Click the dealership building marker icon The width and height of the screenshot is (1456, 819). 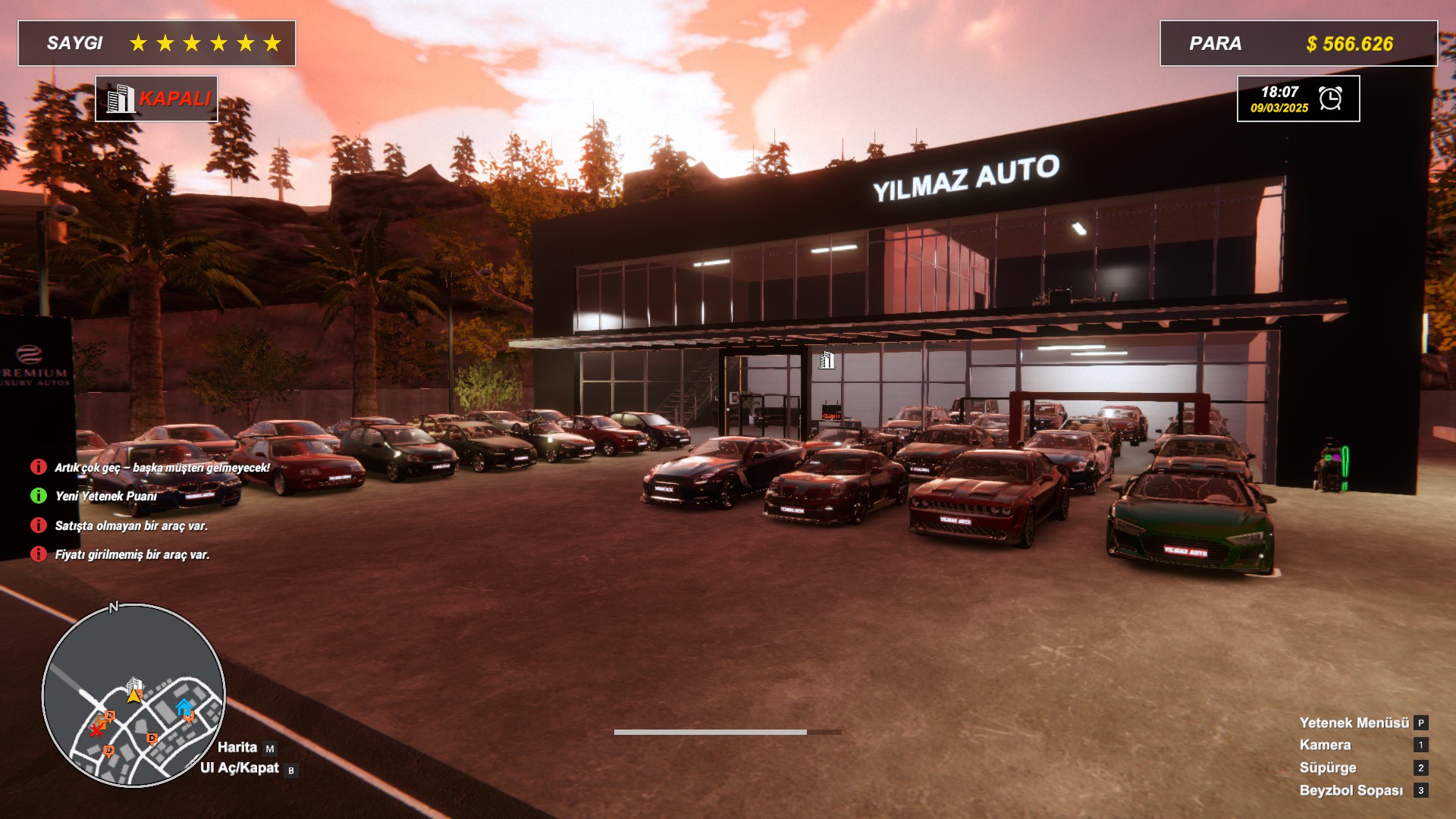pos(826,360)
